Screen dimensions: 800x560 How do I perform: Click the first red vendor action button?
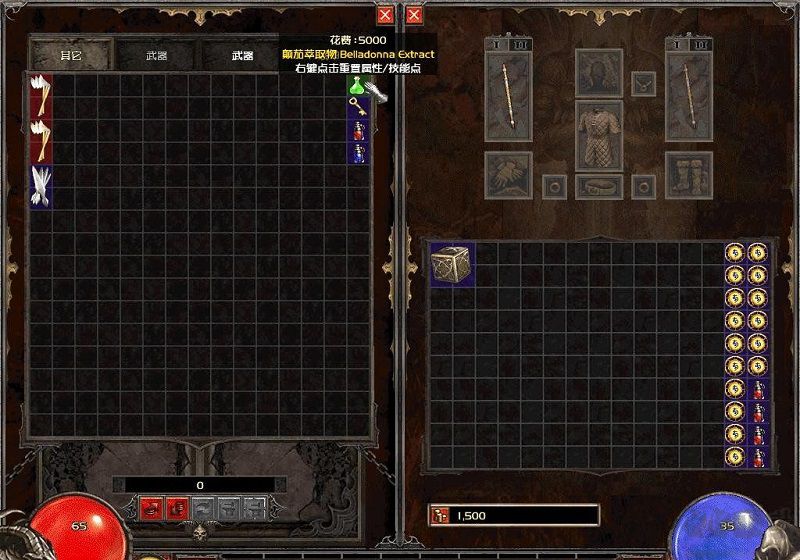tap(151, 508)
